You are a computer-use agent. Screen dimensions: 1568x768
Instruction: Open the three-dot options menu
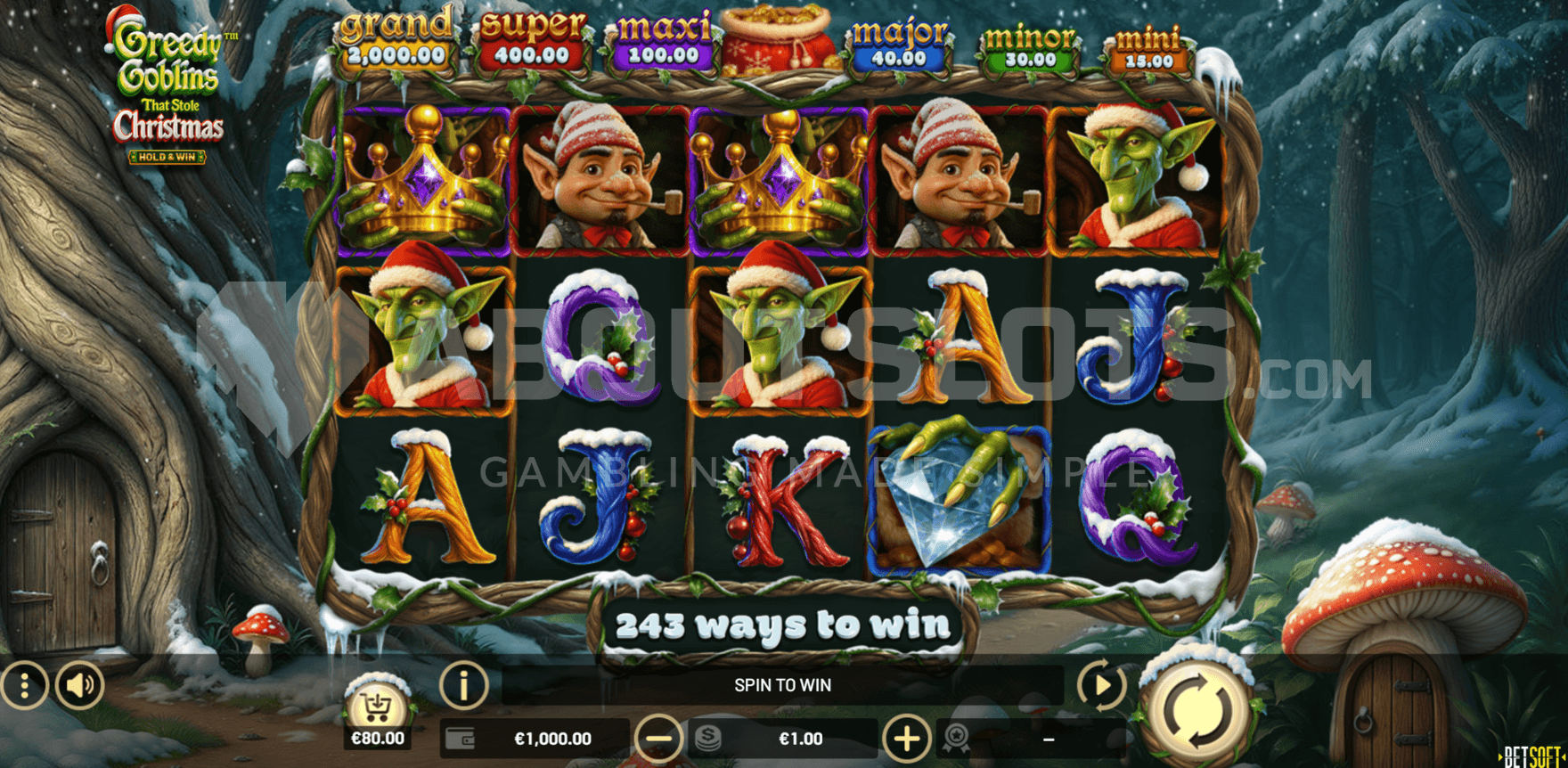click(24, 685)
